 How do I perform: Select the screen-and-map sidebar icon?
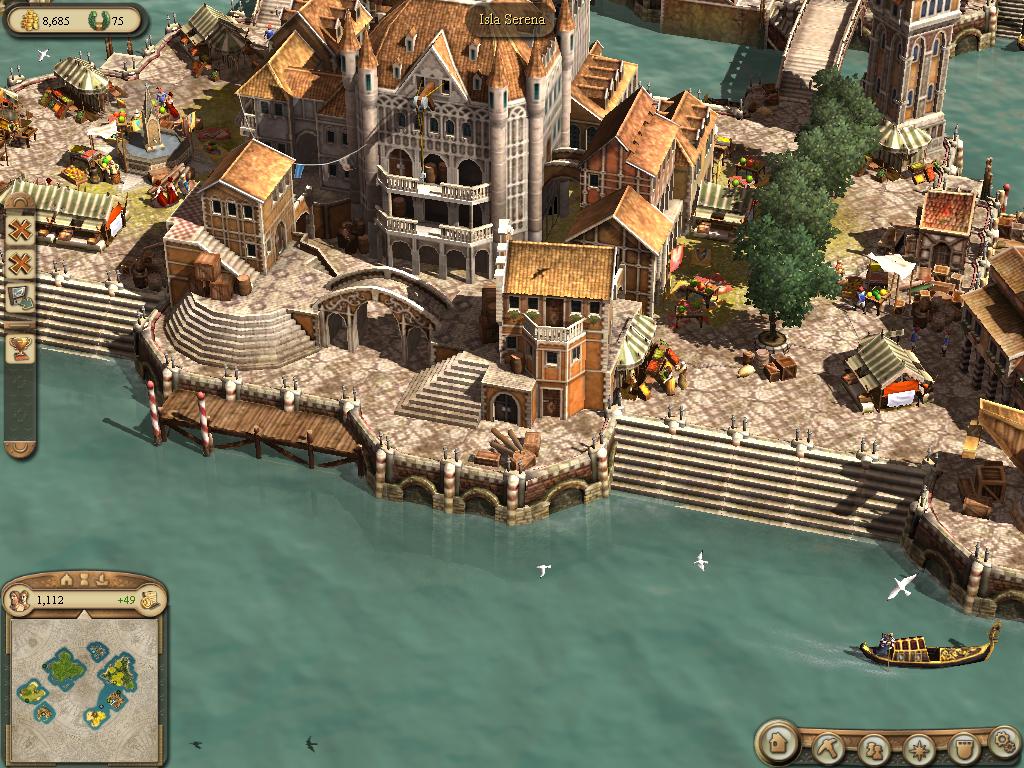click(19, 297)
